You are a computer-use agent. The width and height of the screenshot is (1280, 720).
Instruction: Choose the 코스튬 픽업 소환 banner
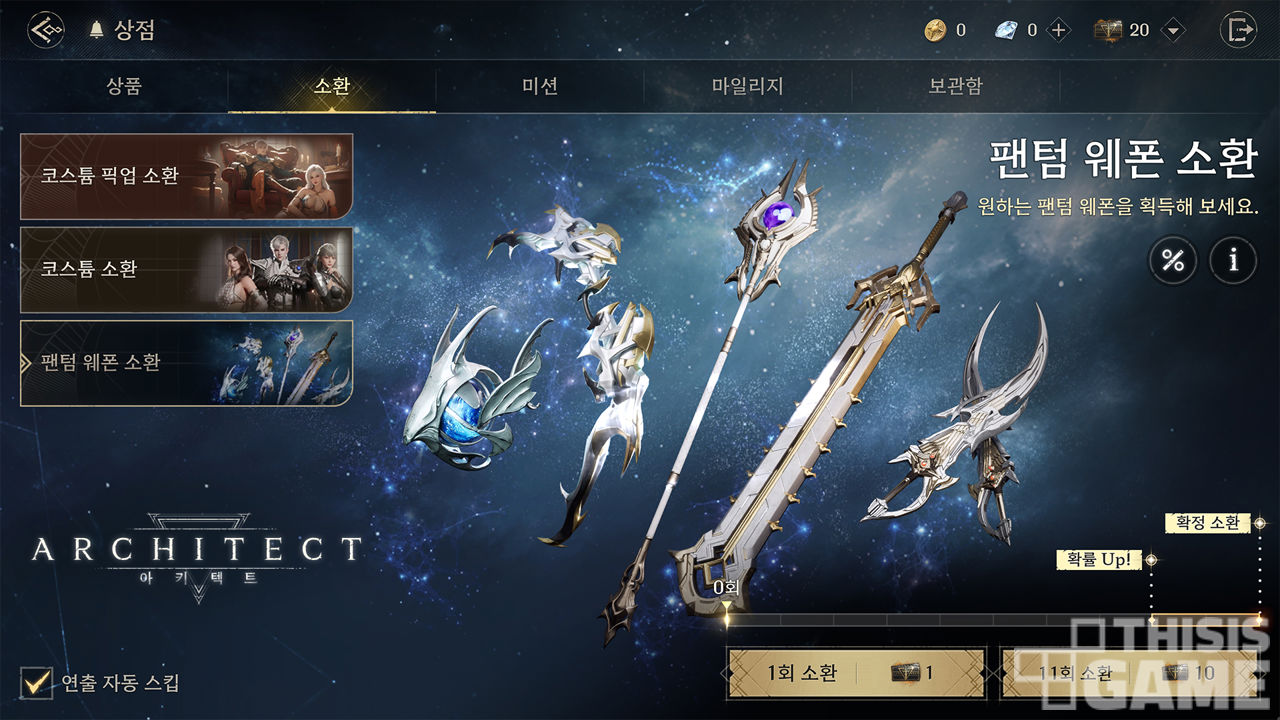click(186, 176)
